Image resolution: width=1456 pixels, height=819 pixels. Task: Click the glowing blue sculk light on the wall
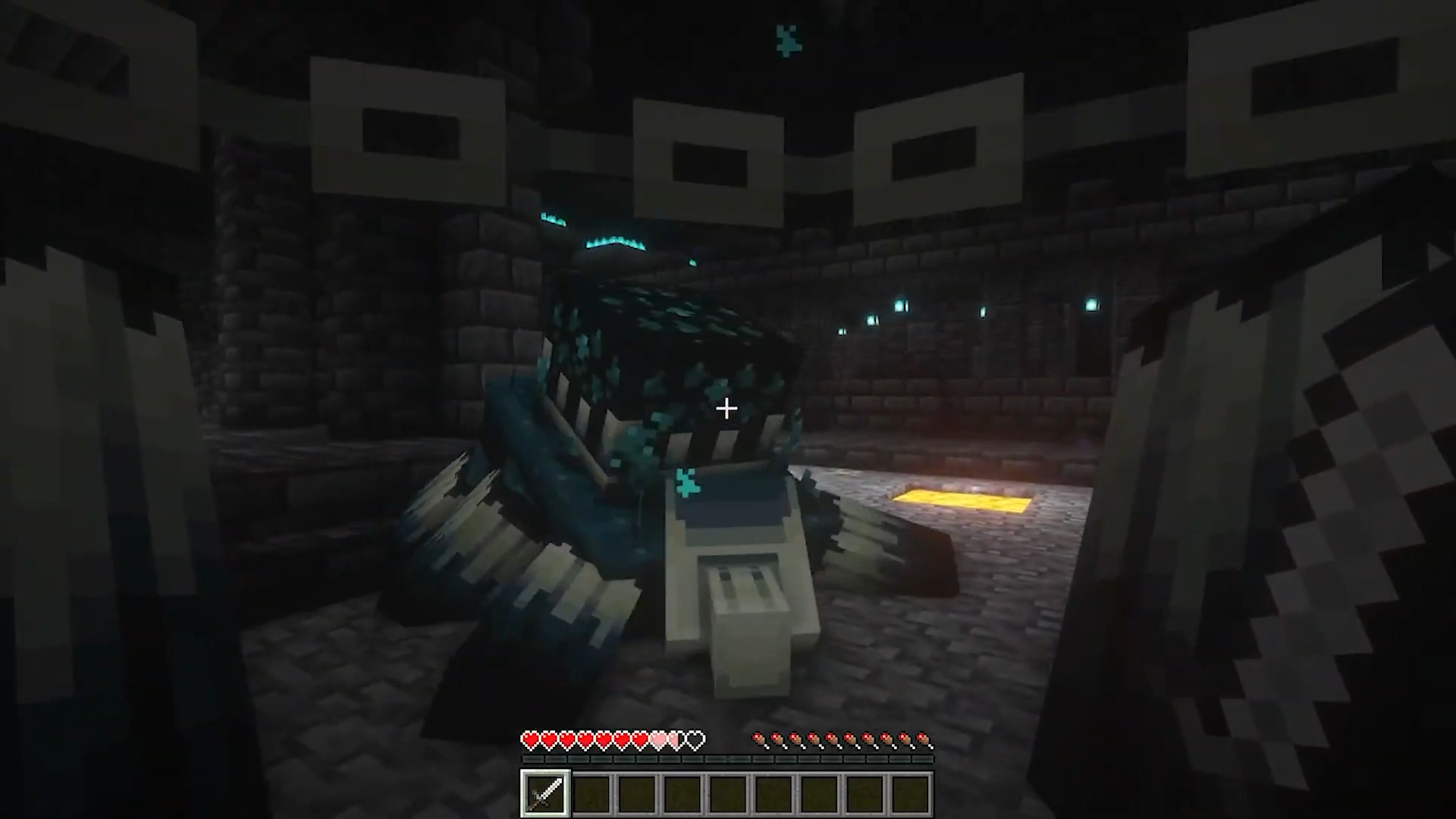coord(901,306)
